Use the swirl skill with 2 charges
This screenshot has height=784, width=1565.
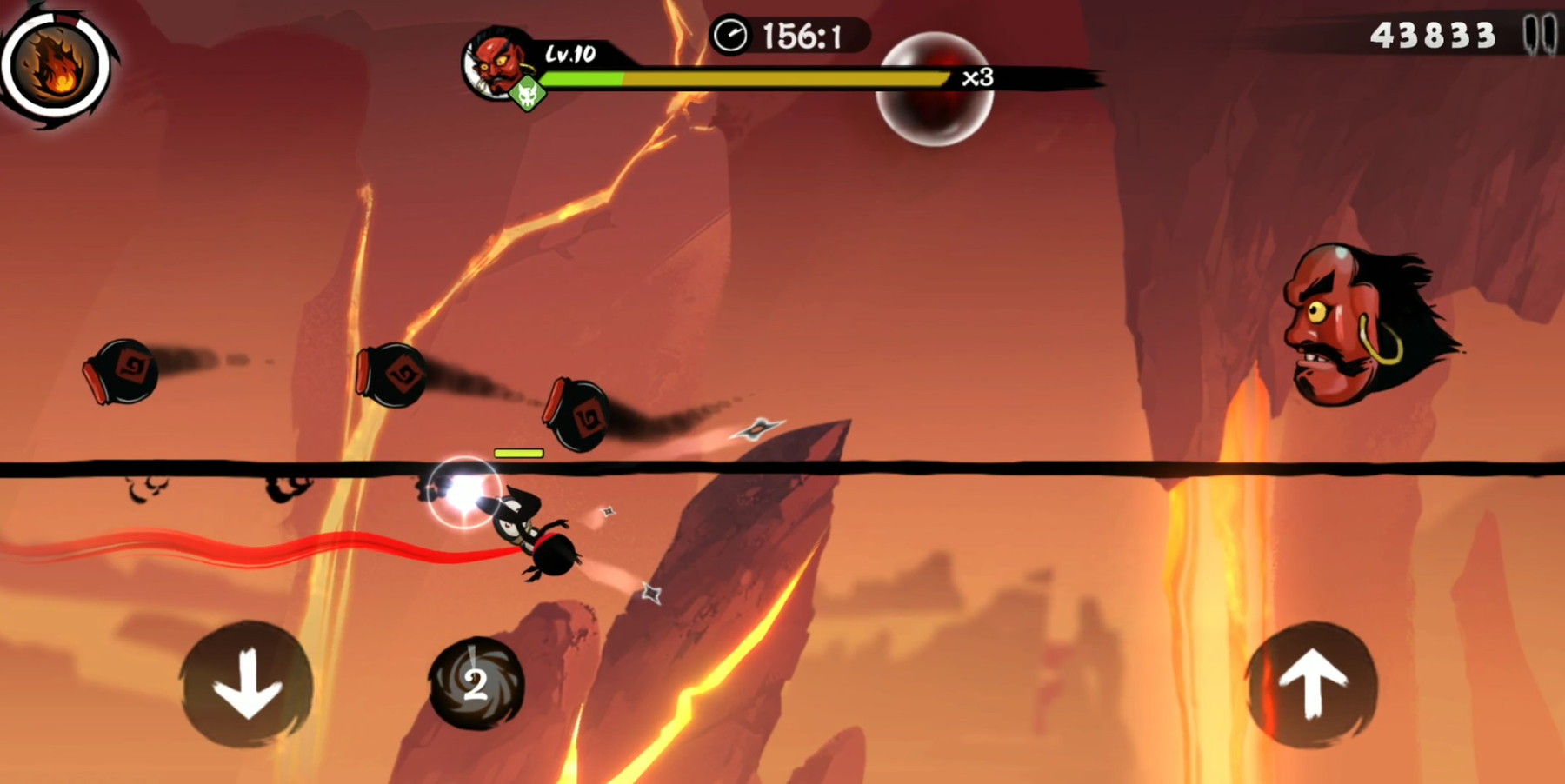click(476, 684)
